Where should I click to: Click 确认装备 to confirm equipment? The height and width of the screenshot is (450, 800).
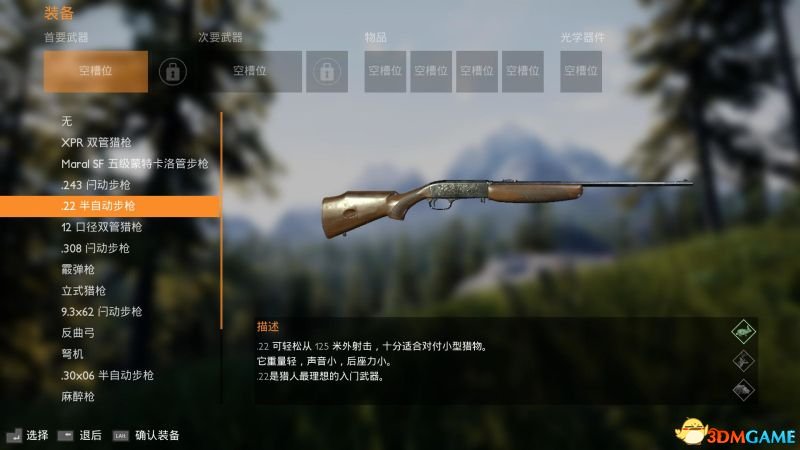click(157, 435)
